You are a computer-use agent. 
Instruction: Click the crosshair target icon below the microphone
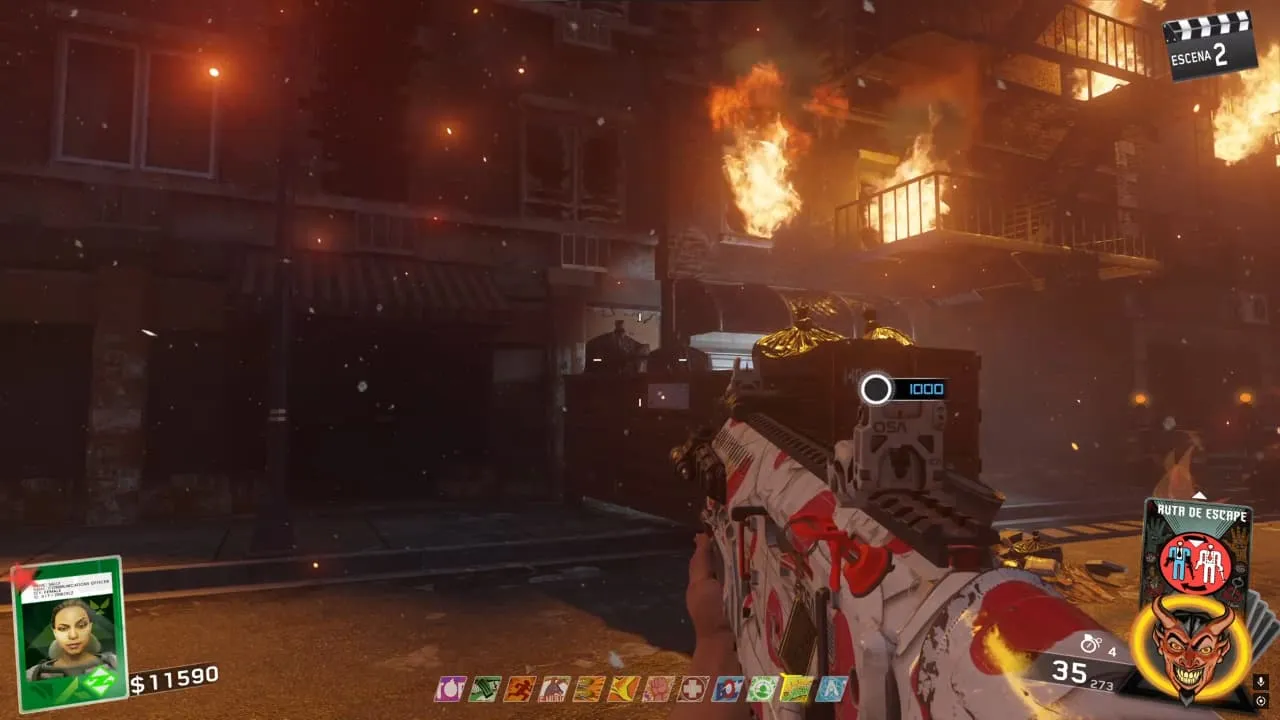point(1263,701)
